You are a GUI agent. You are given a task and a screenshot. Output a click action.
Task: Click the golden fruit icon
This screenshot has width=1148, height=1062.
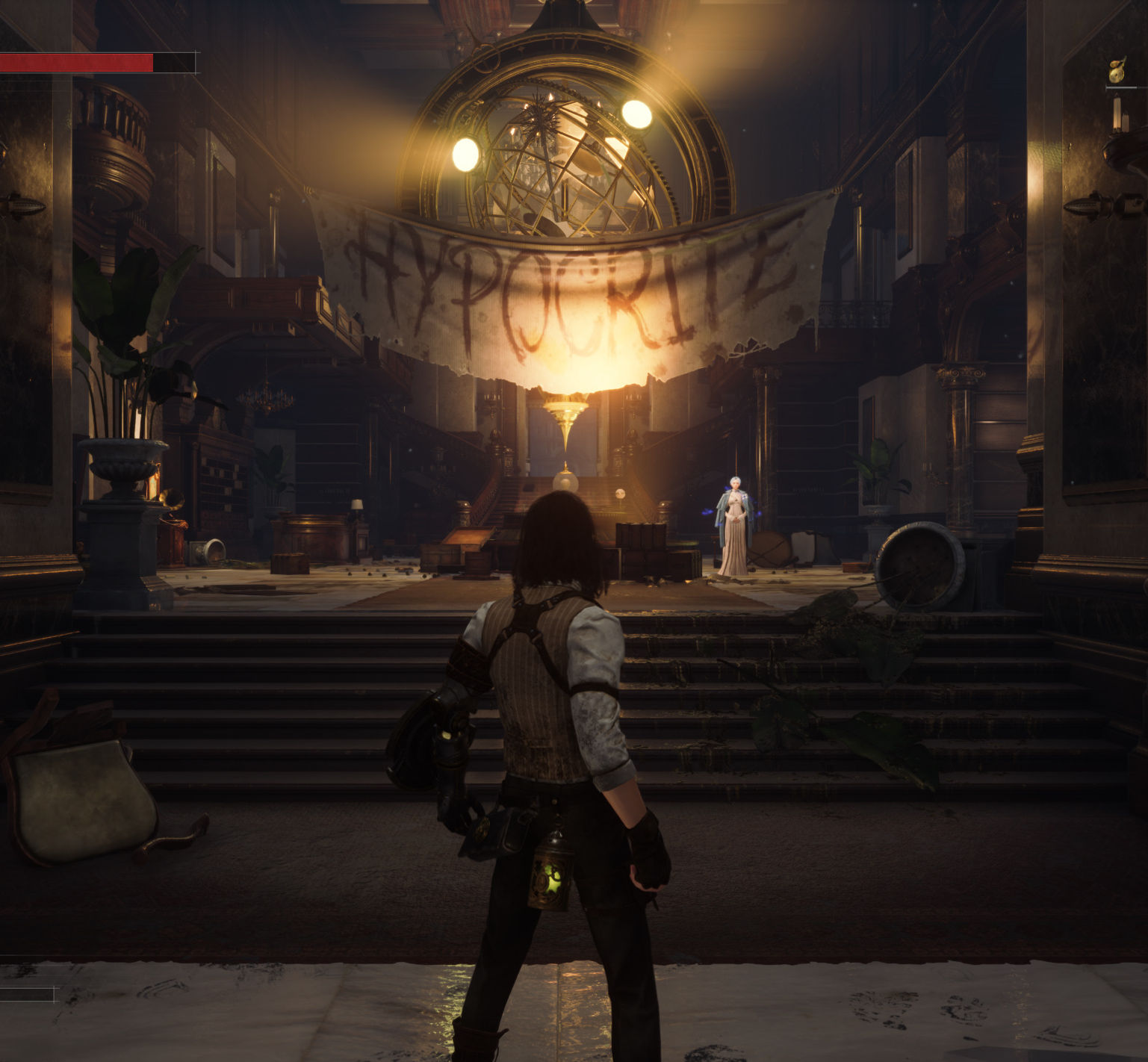1117,72
